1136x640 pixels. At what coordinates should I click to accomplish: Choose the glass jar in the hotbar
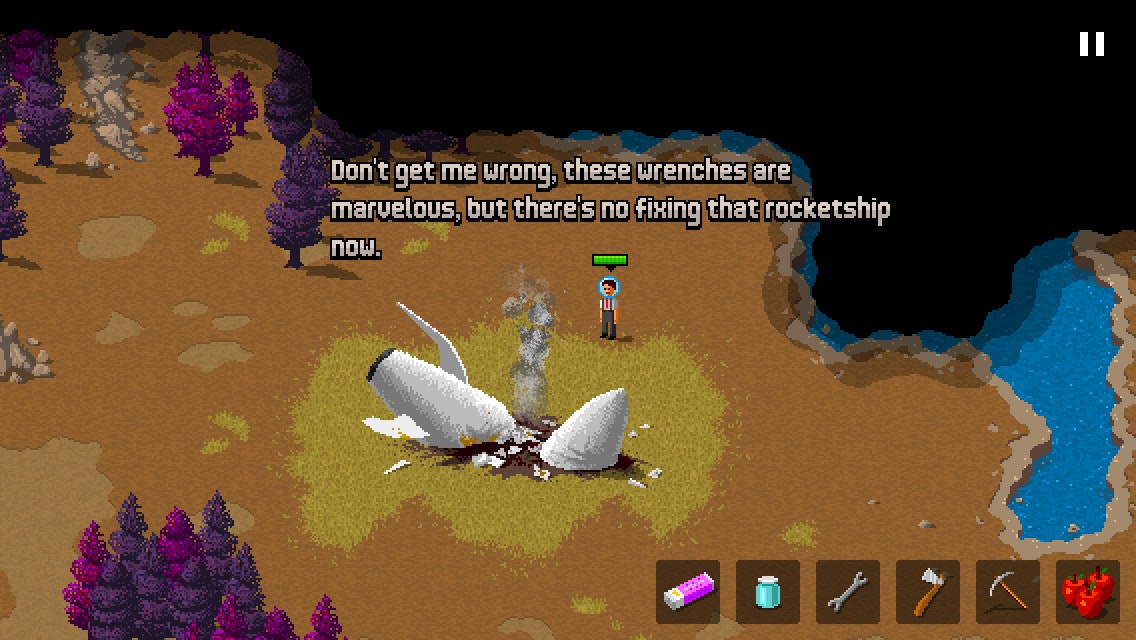pyautogui.click(x=768, y=592)
